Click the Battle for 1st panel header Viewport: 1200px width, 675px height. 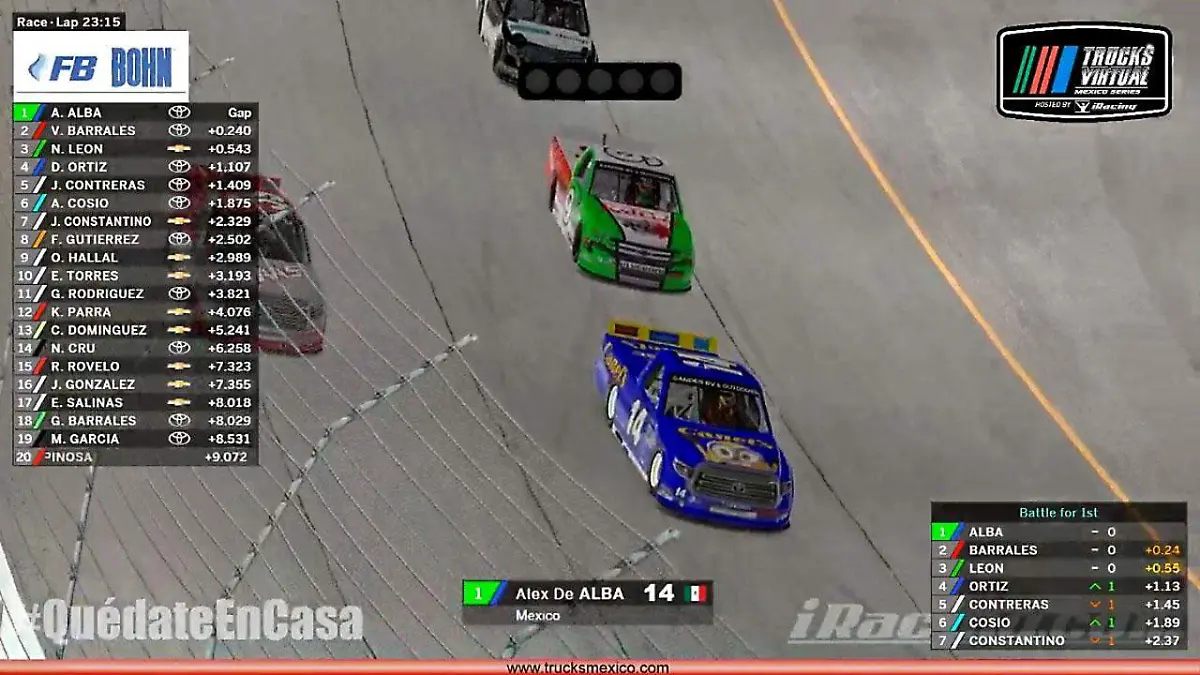1058,513
